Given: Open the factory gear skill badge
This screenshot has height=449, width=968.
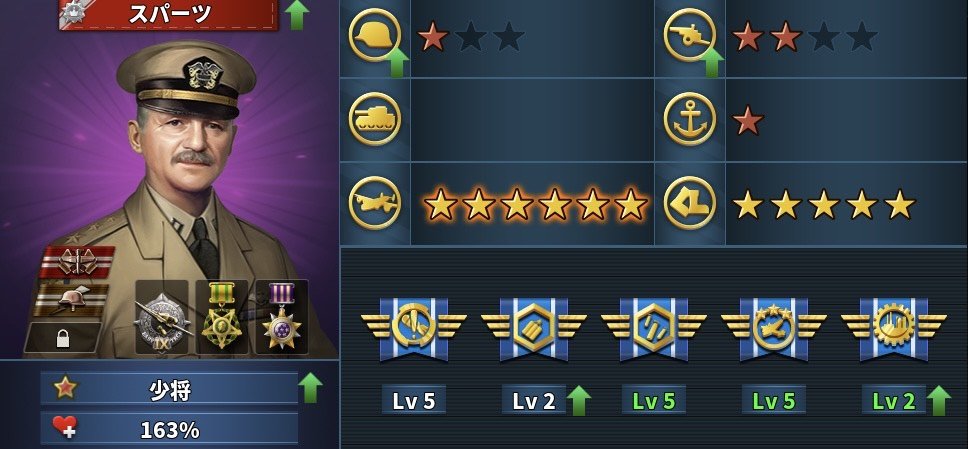Looking at the screenshot, I should click(893, 327).
